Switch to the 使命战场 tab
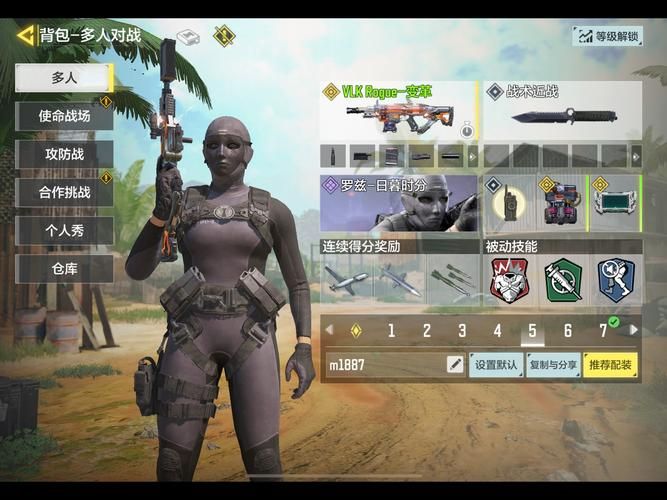 coord(64,116)
